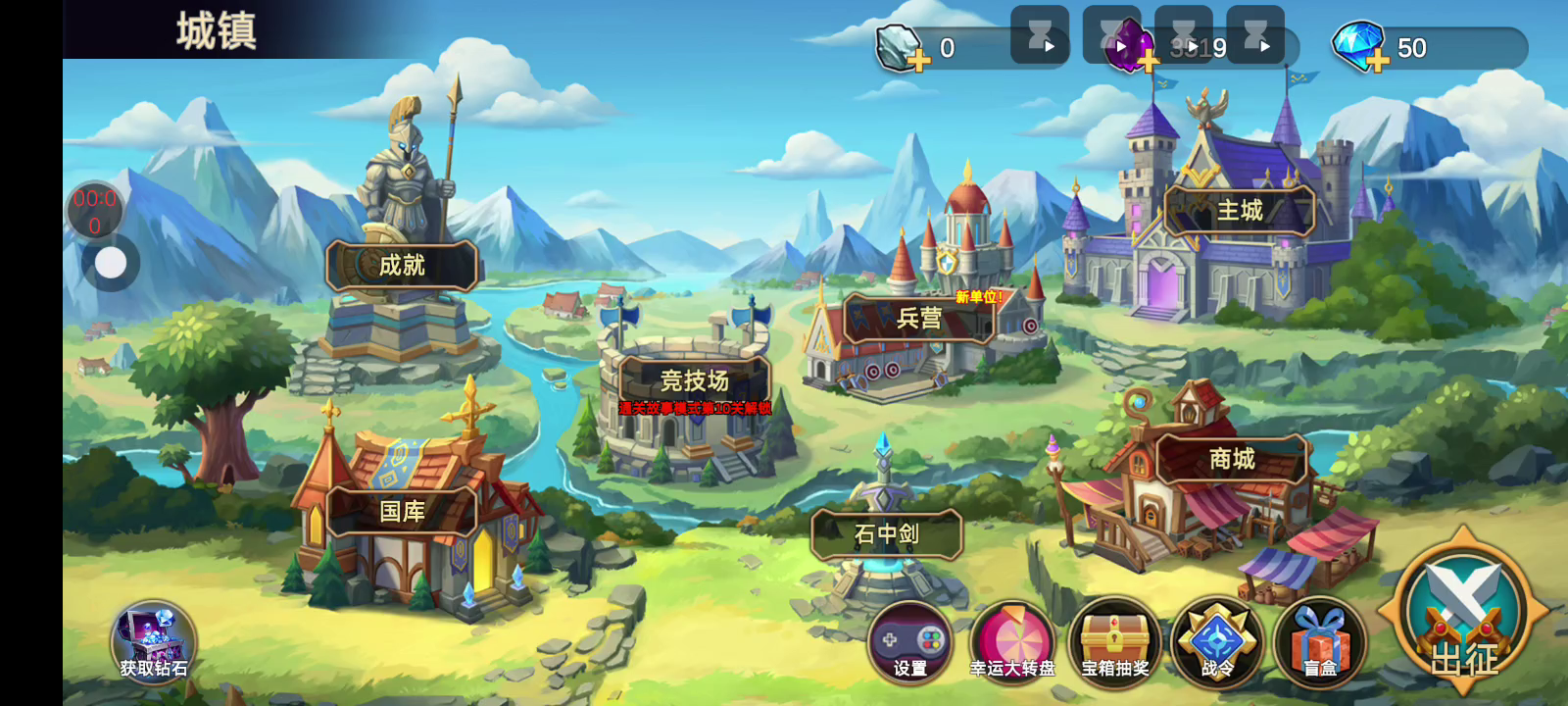Add more purple gems
The image size is (1568, 706).
(x=1148, y=62)
